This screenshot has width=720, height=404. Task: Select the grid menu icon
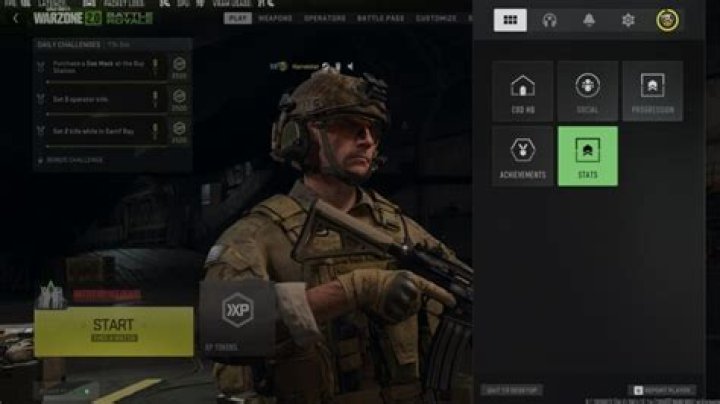(x=510, y=20)
